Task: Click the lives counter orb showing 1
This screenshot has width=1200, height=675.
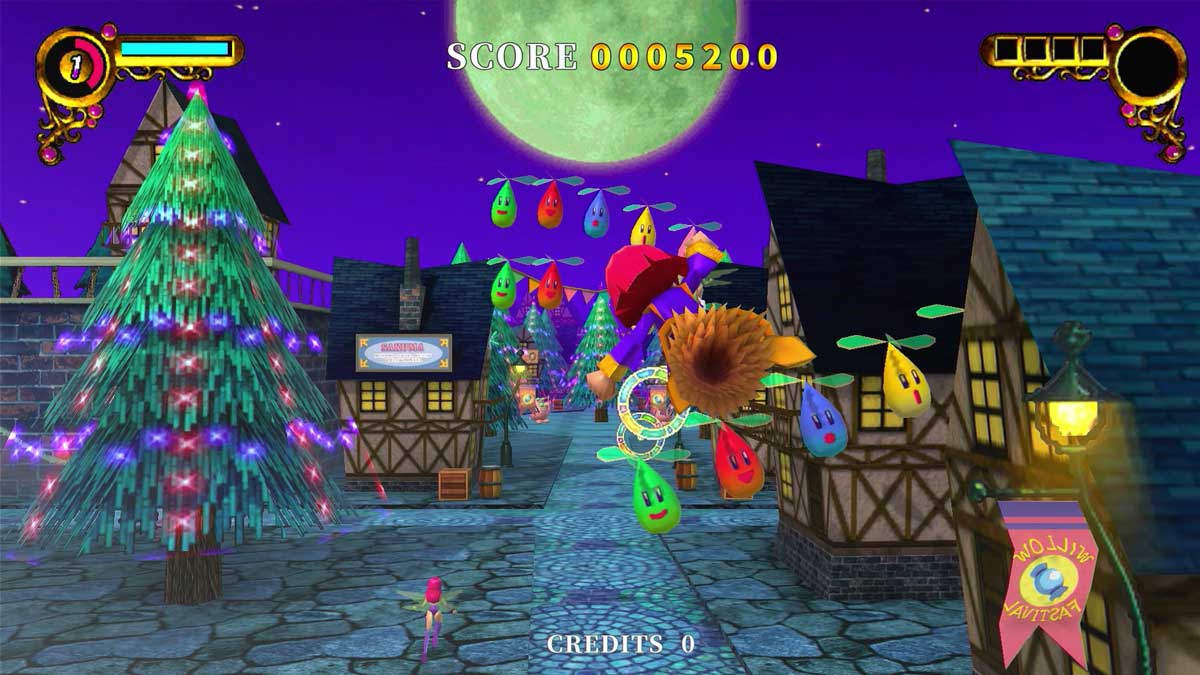Action: 73,66
